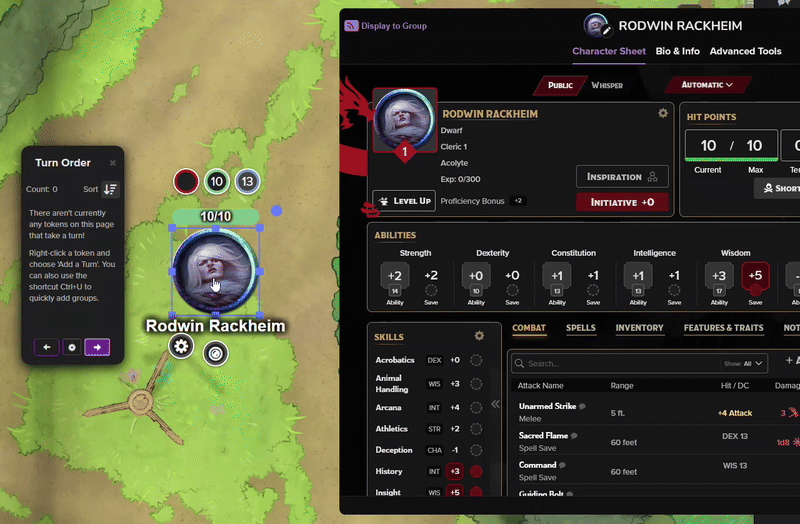Open the Skills settings gear
Screen dimensions: 800x524
click(479, 336)
